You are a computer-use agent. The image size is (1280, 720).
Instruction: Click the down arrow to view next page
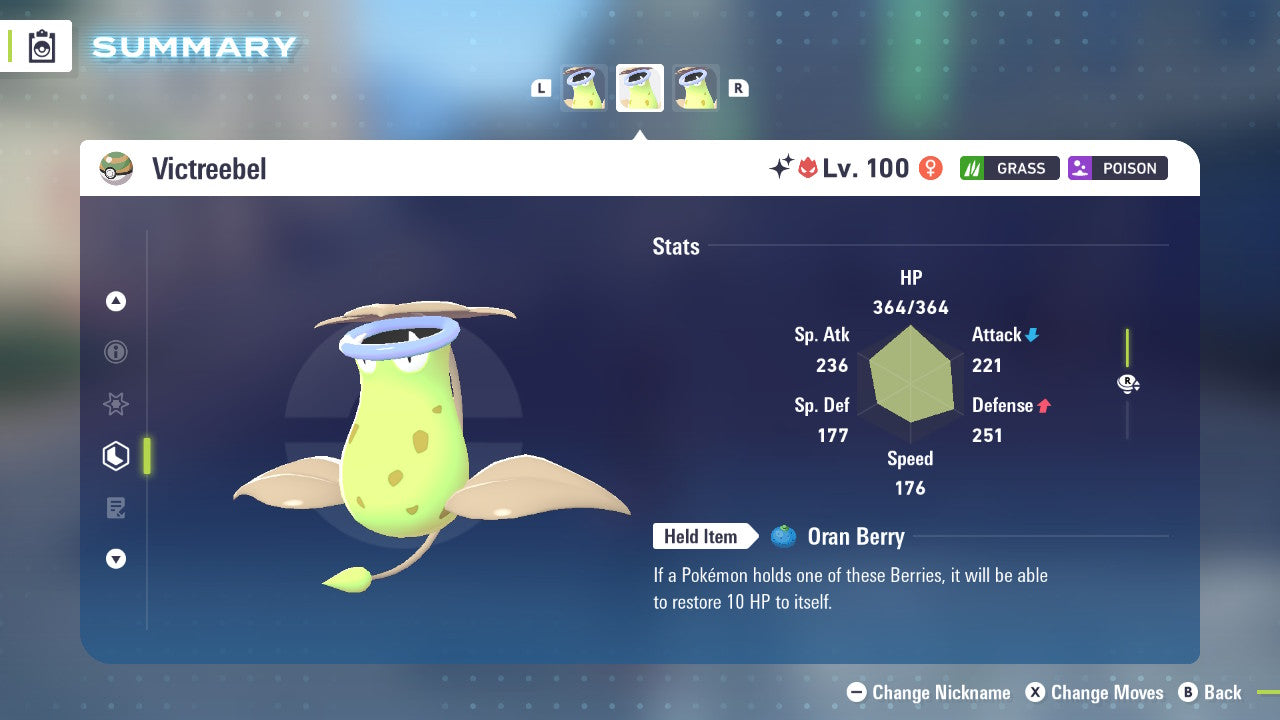coord(116,559)
